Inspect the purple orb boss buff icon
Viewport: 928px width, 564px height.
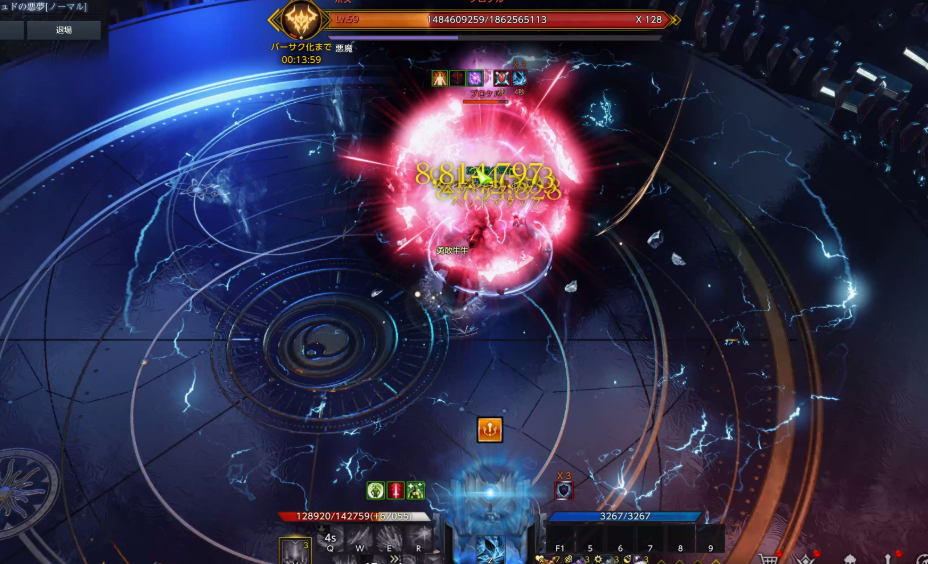[x=475, y=78]
